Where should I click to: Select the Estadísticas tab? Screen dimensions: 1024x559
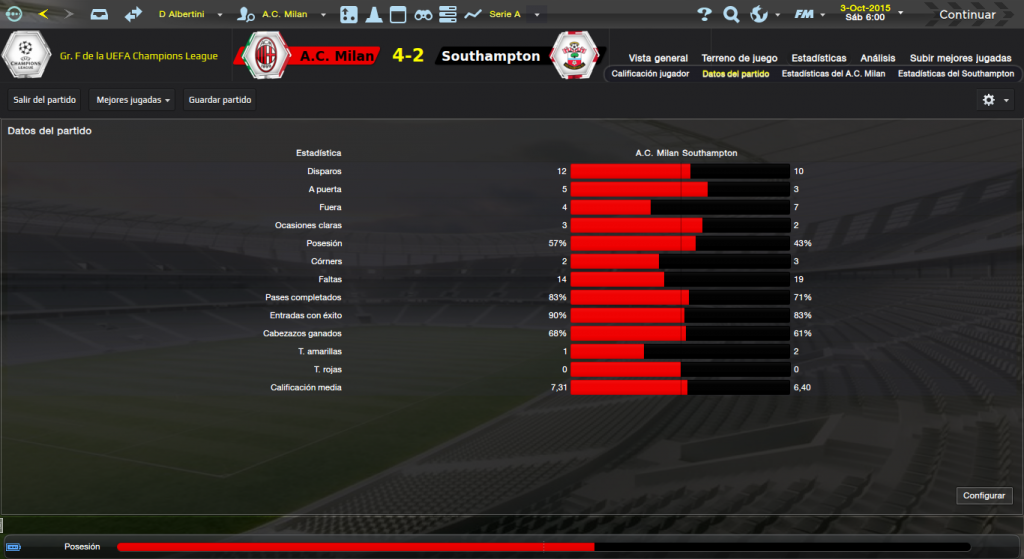818,58
